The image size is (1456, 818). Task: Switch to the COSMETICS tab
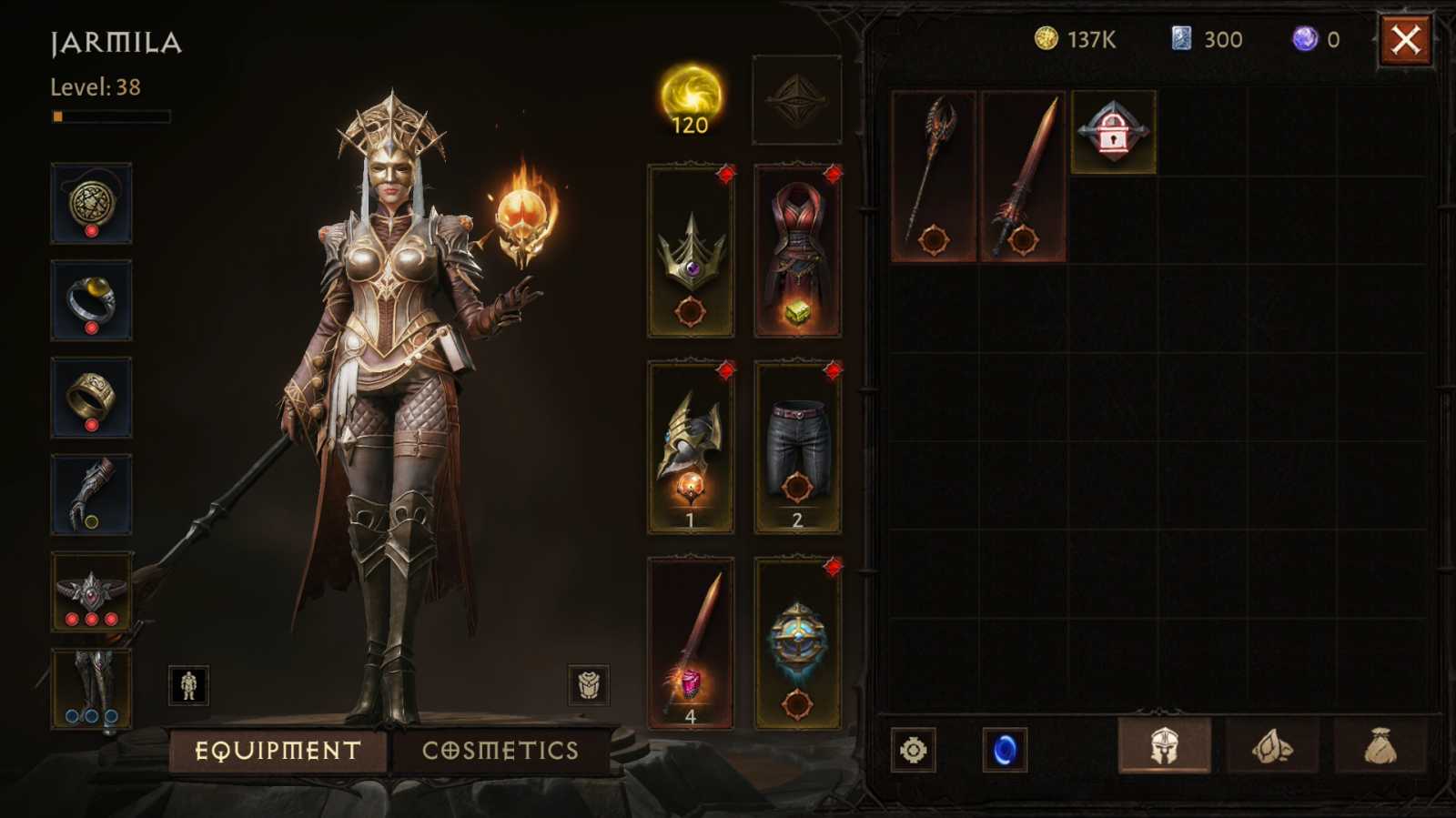pyautogui.click(x=499, y=750)
